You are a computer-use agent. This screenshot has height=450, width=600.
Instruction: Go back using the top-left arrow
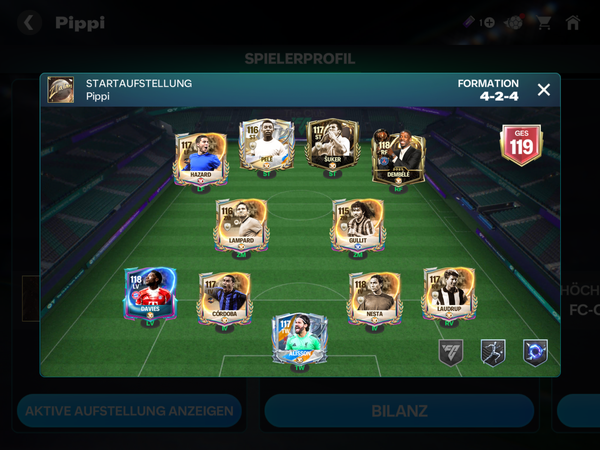(30, 22)
